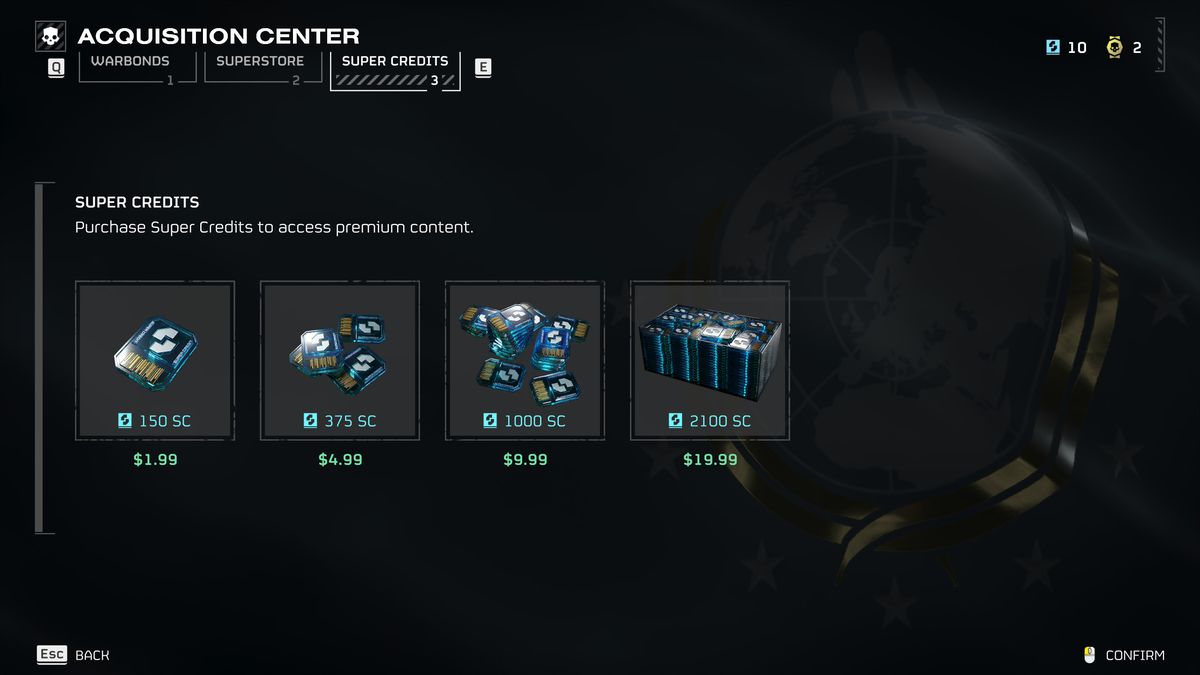Select the Super Credits tab
The width and height of the screenshot is (1200, 675).
[x=395, y=69]
